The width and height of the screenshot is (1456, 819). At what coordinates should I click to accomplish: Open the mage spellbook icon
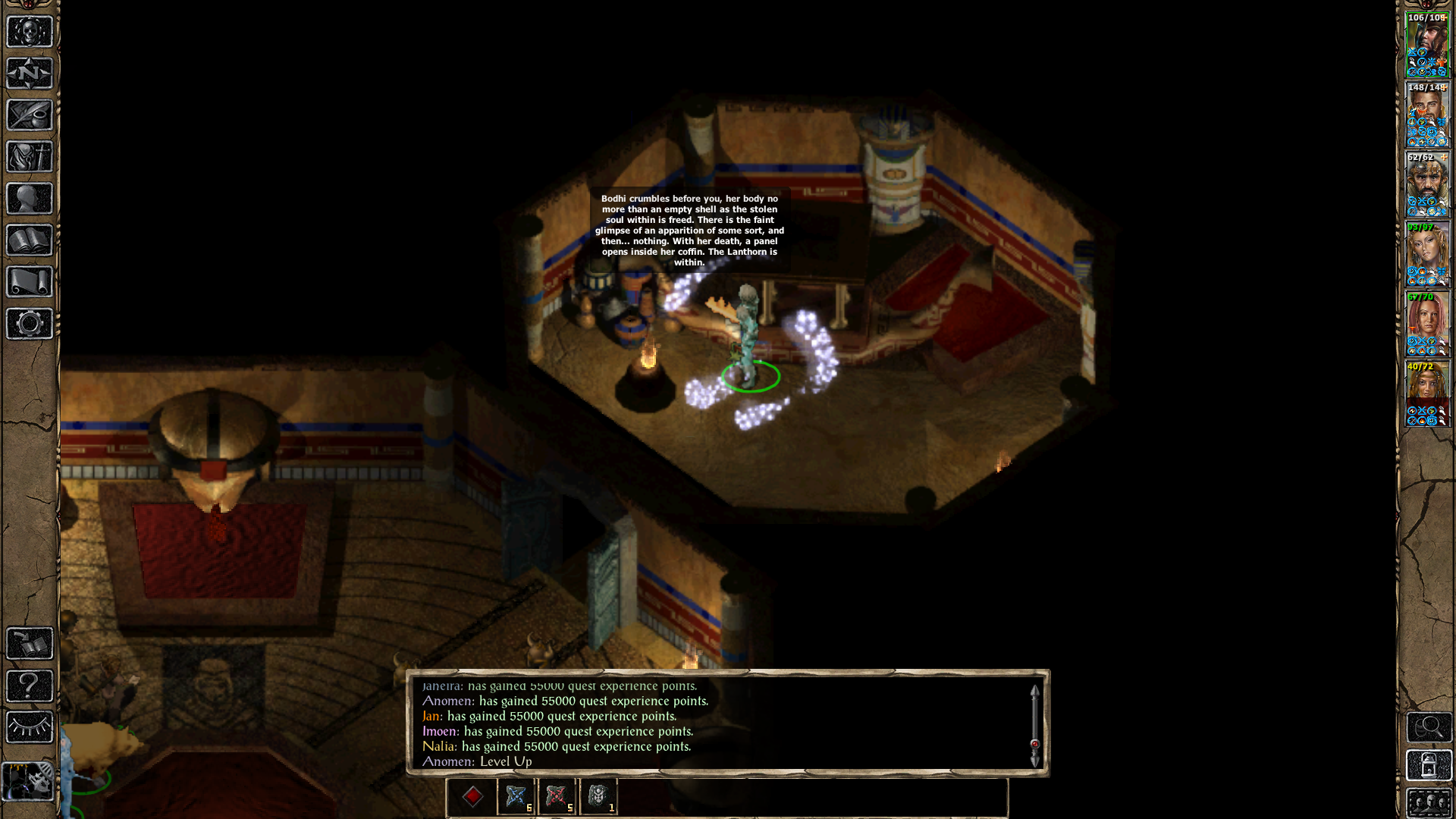click(29, 240)
